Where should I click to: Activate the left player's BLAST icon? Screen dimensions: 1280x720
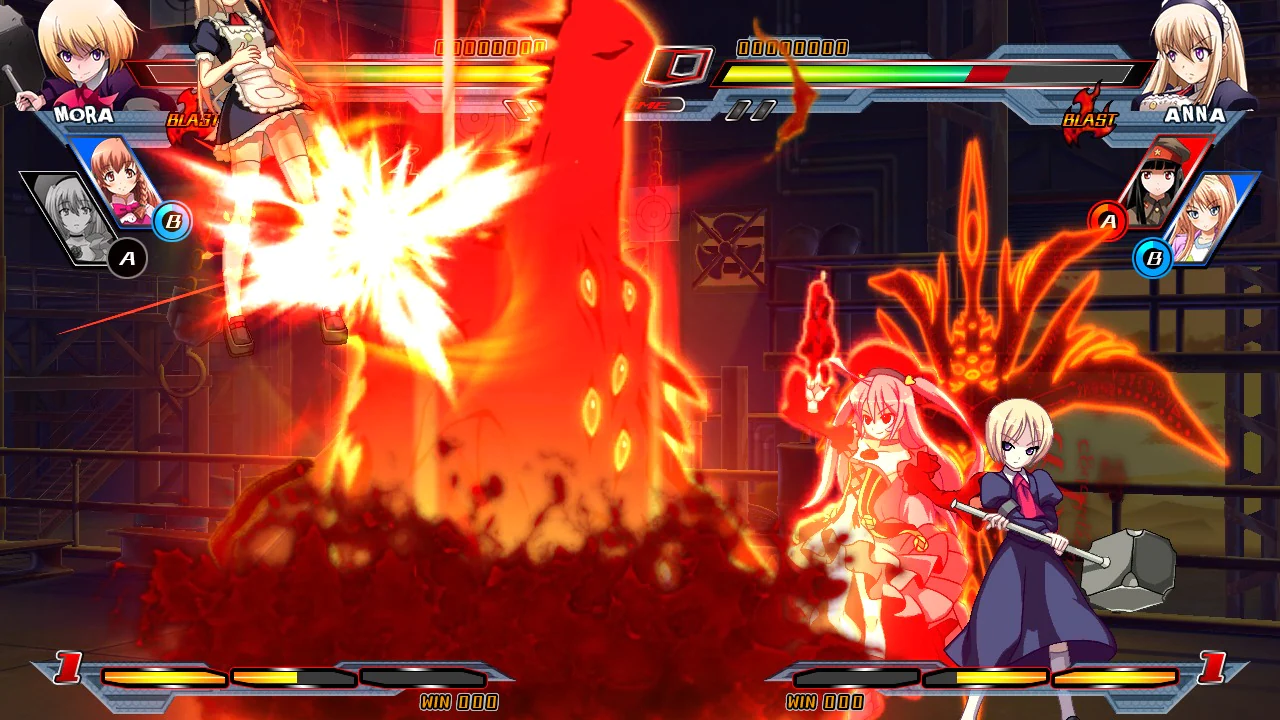pos(193,118)
